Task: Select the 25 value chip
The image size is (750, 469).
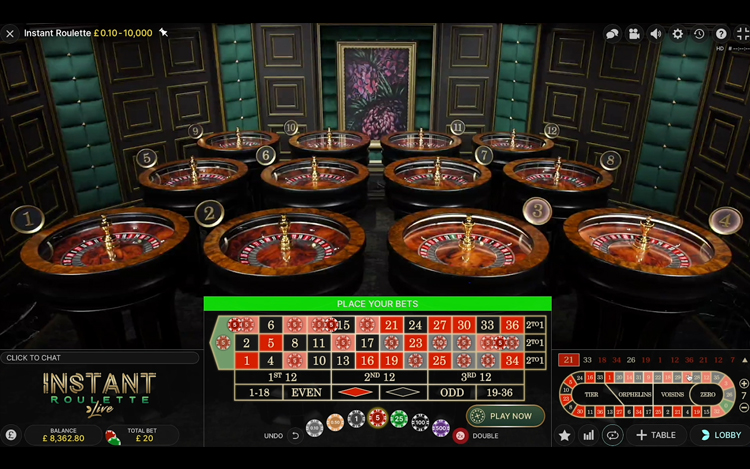Action: point(399,418)
